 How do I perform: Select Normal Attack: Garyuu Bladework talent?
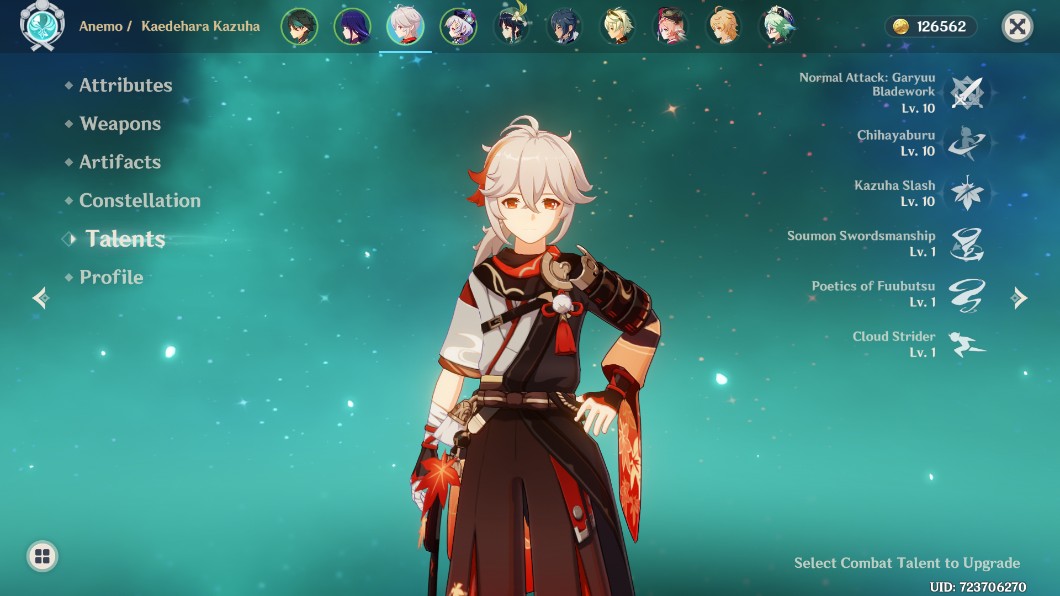point(967,92)
